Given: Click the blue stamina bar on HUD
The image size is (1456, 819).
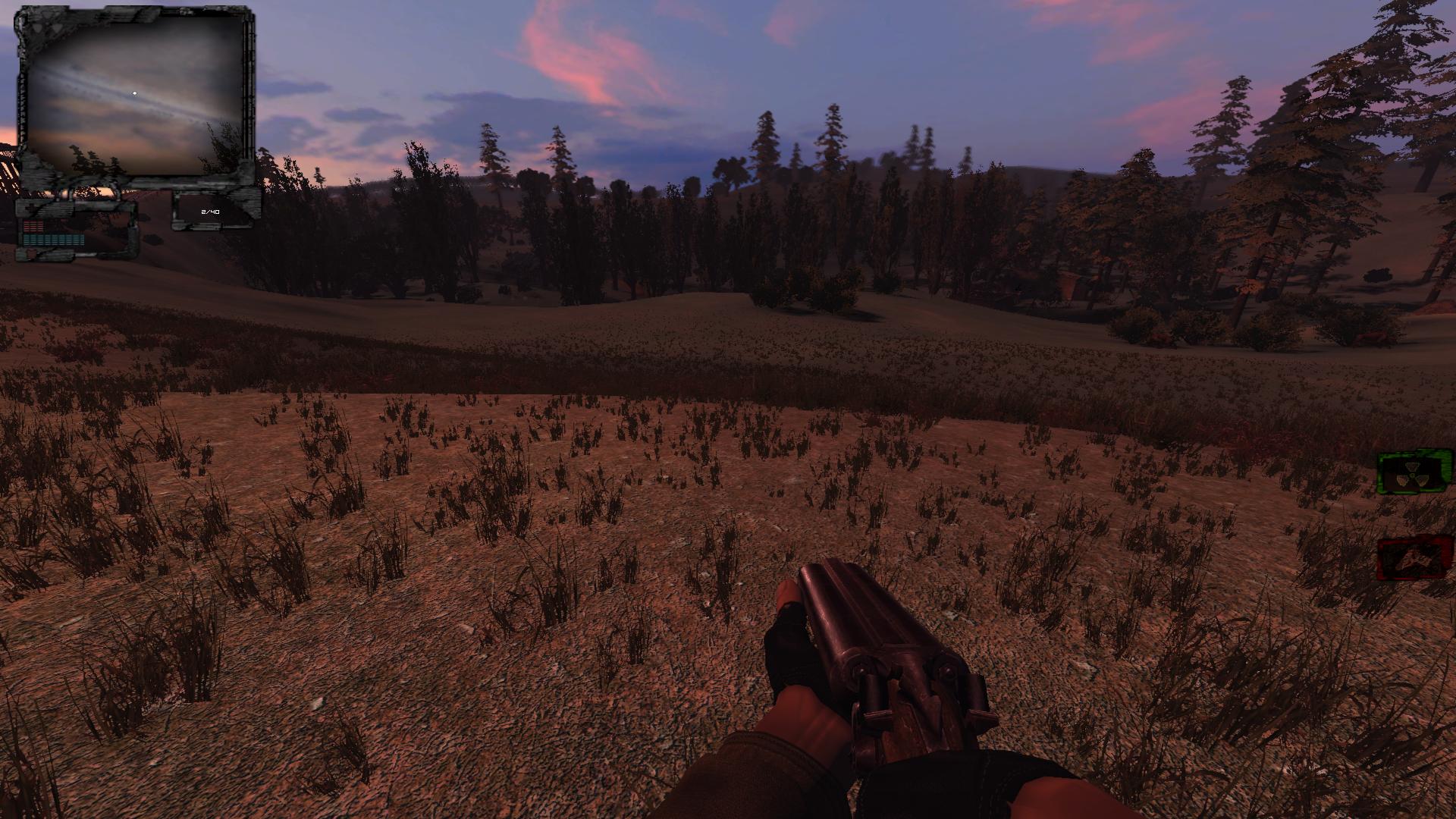Looking at the screenshot, I should pyautogui.click(x=53, y=241).
